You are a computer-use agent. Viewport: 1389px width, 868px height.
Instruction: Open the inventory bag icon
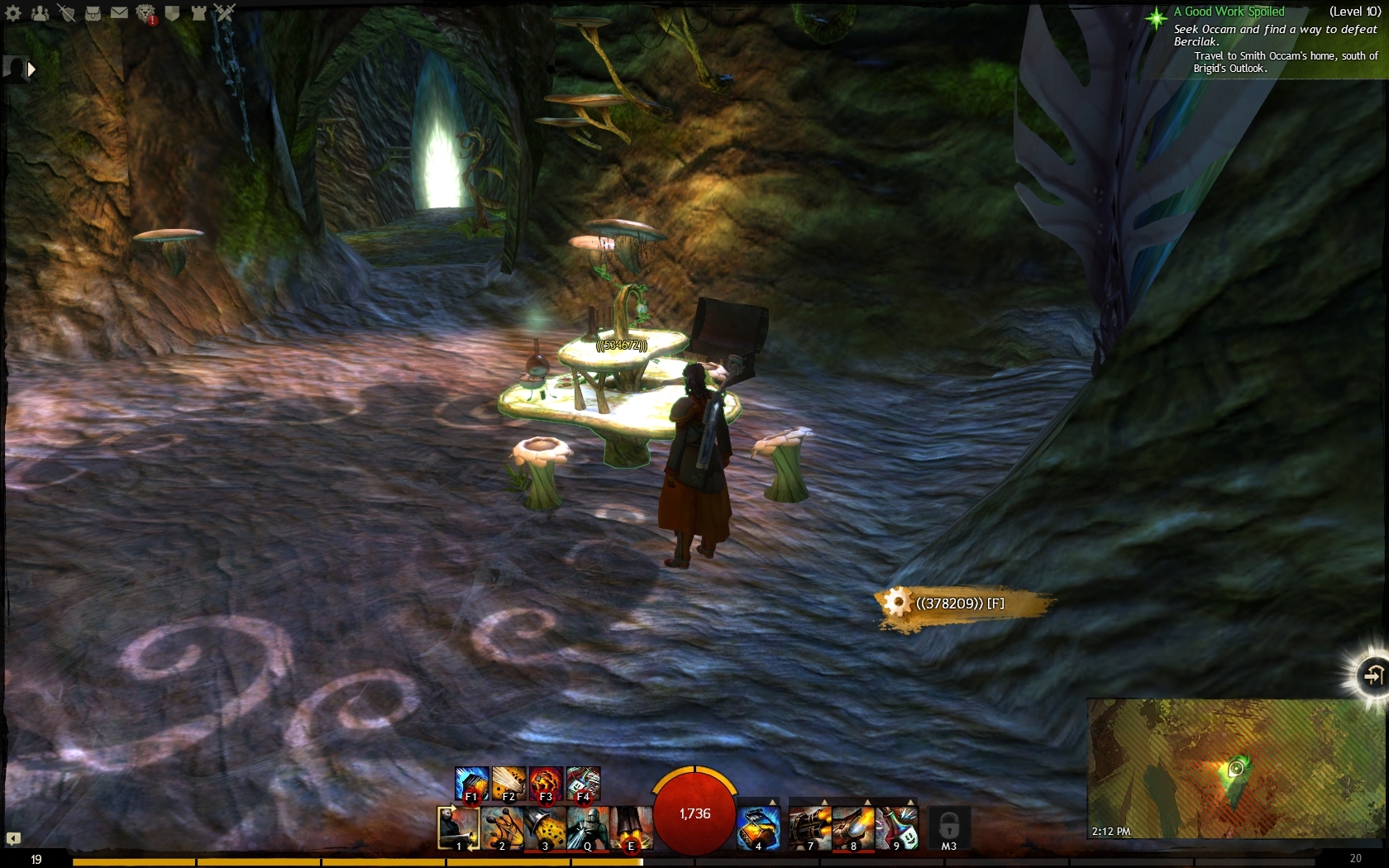[x=93, y=12]
